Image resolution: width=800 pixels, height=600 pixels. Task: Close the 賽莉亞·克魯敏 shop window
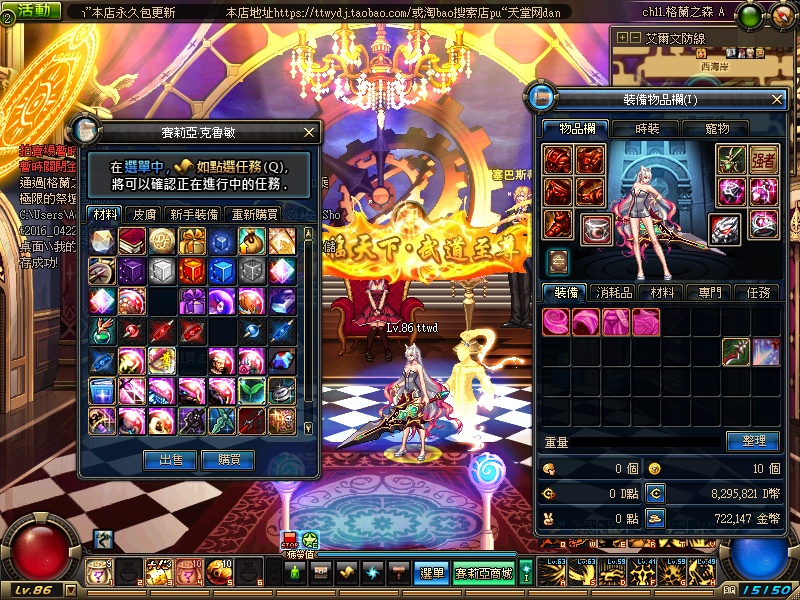[309, 132]
